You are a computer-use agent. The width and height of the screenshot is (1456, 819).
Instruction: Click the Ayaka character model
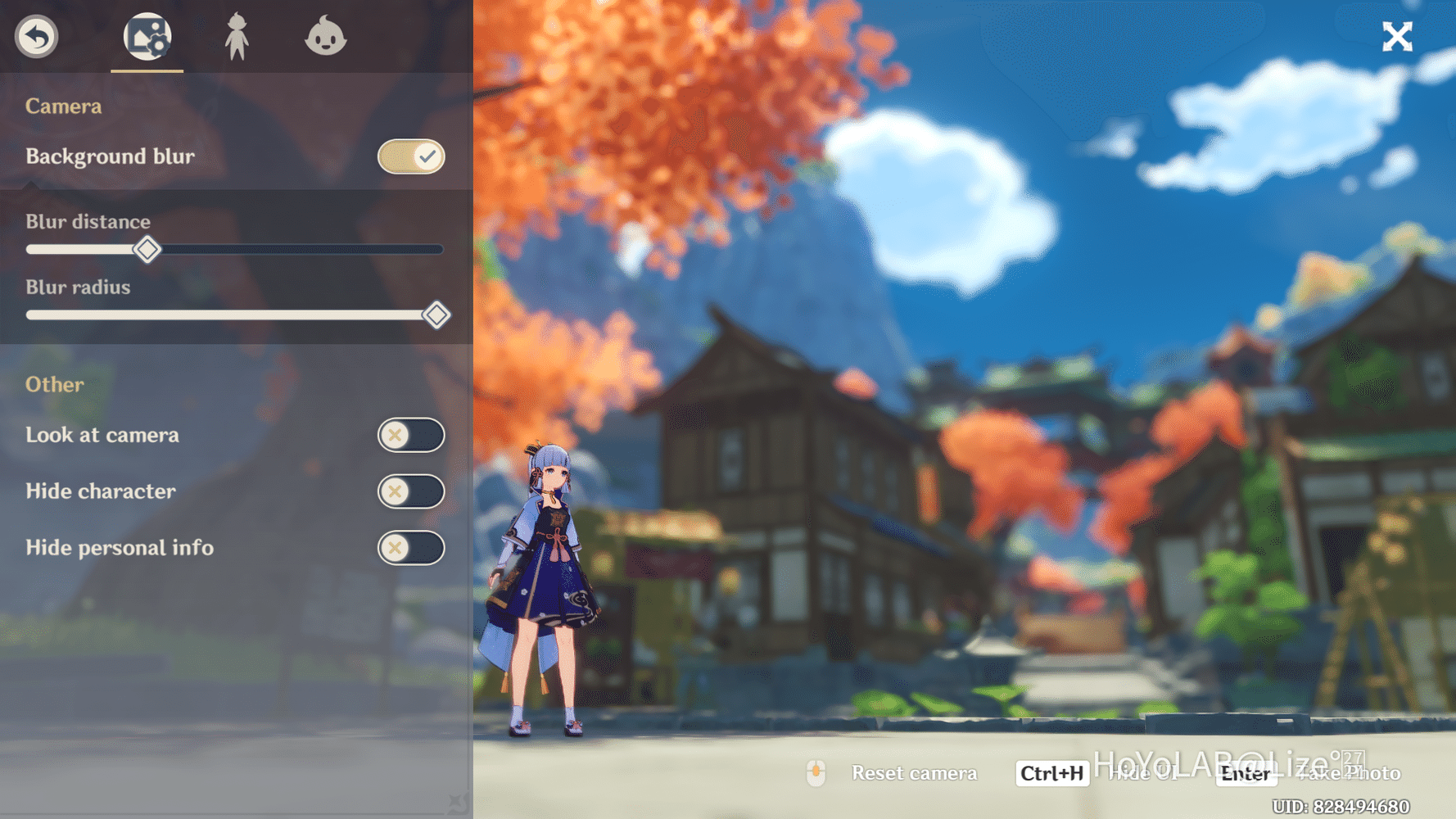pyautogui.click(x=549, y=590)
